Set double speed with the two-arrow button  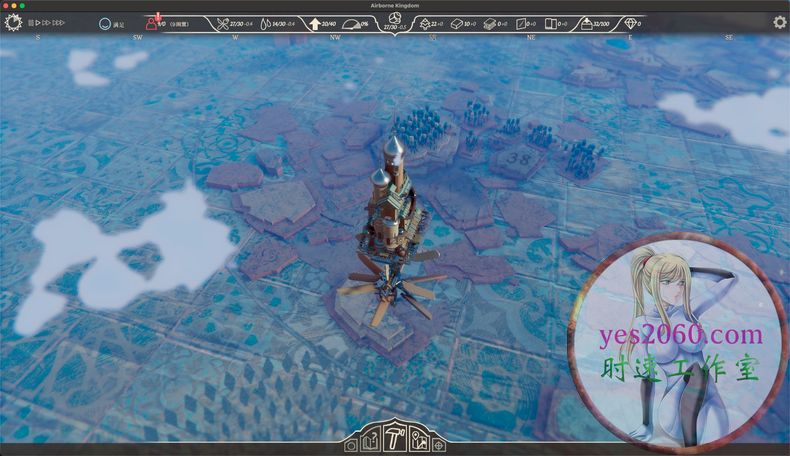point(47,22)
